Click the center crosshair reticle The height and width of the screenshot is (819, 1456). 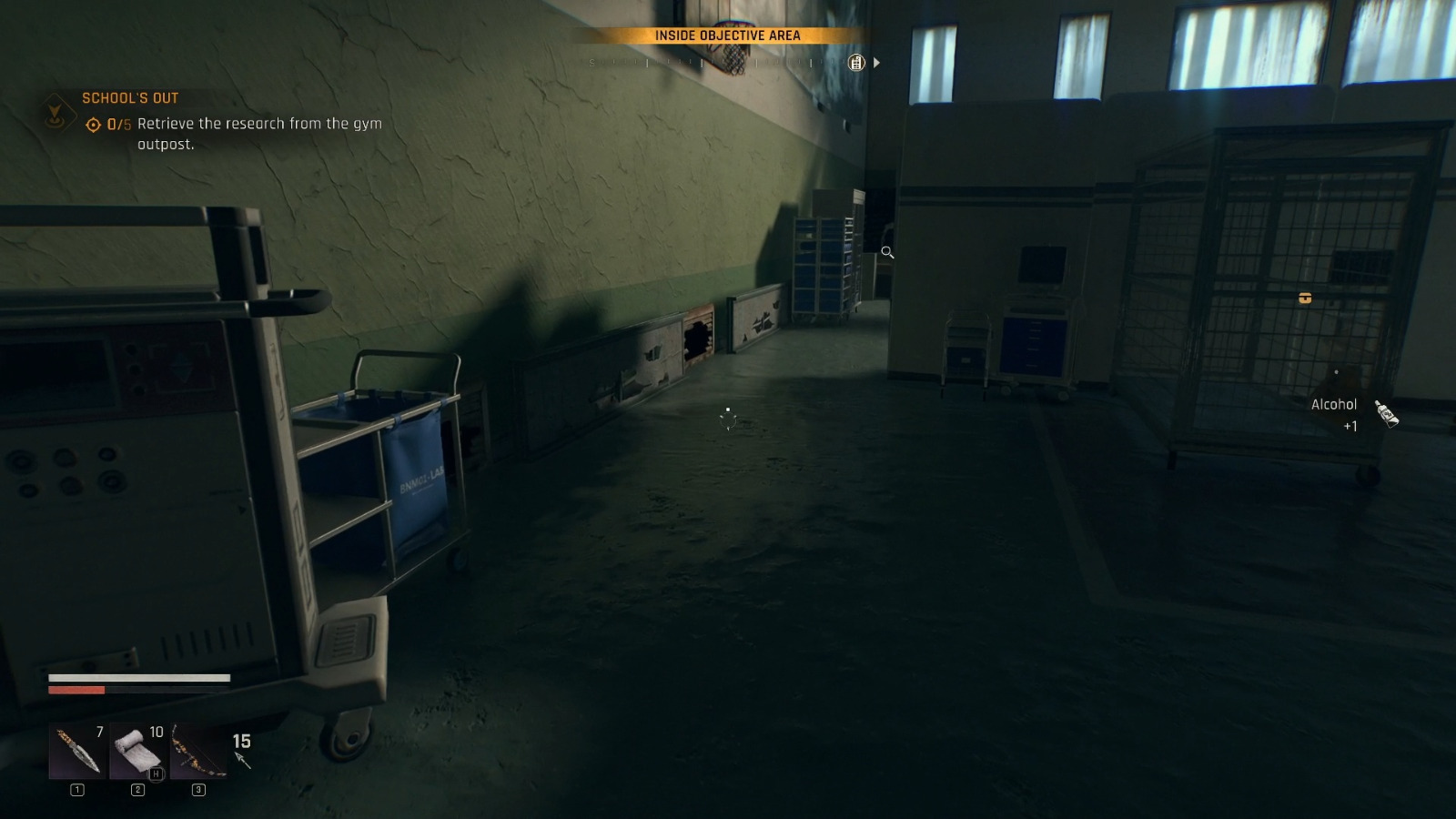click(x=728, y=420)
